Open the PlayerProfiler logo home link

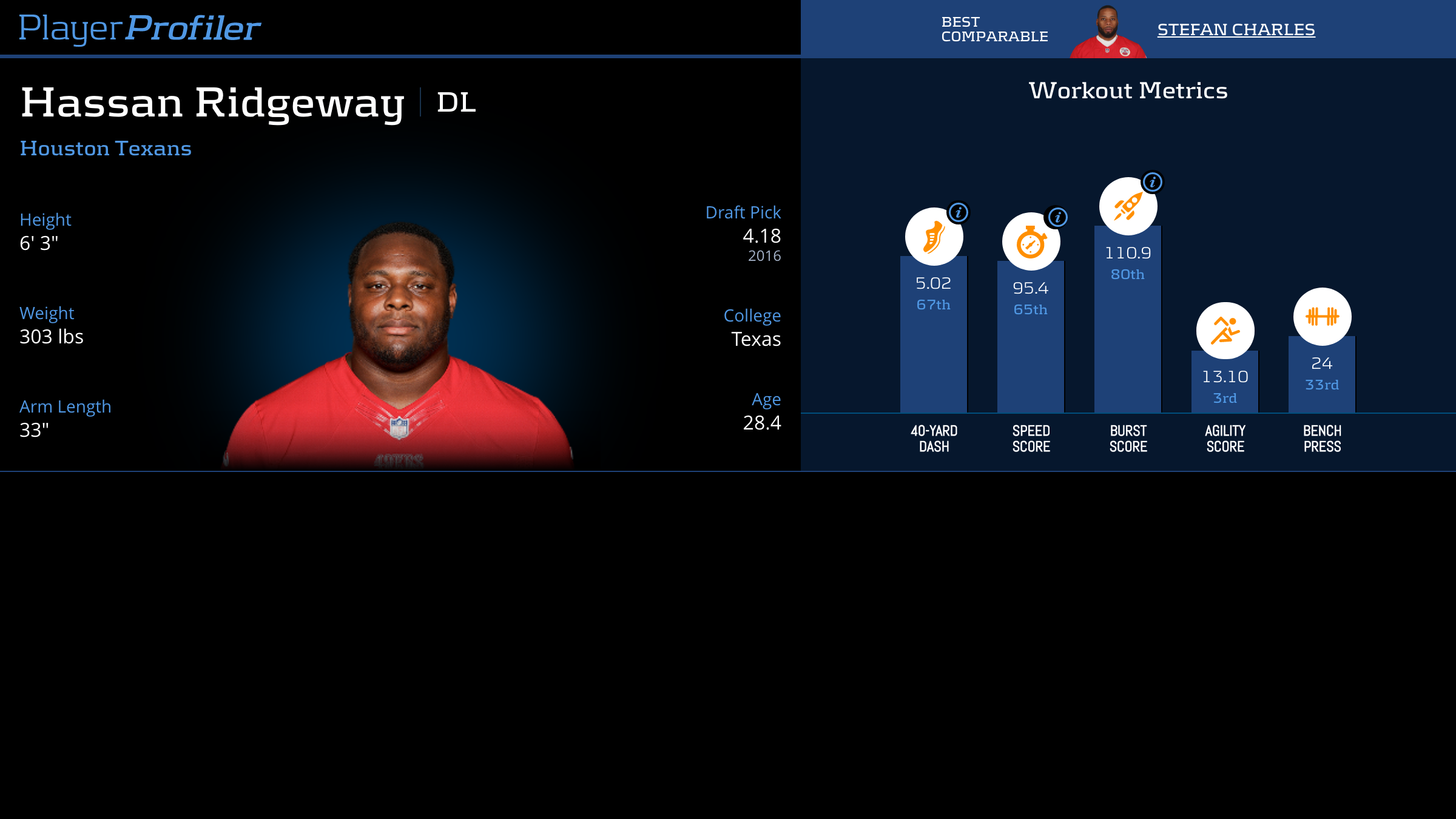[140, 29]
